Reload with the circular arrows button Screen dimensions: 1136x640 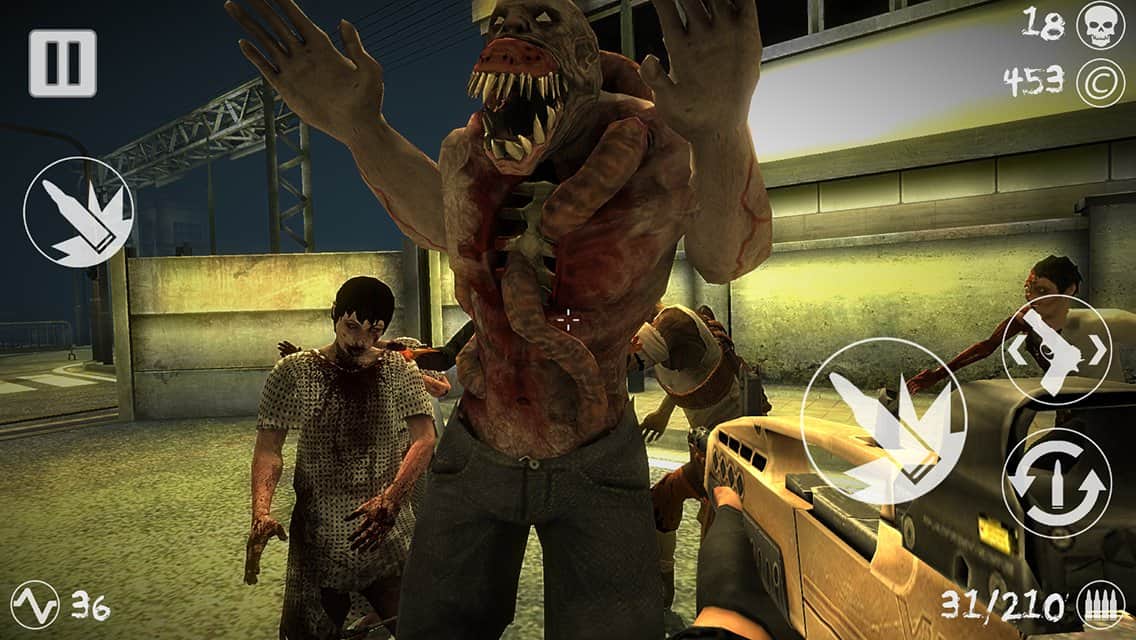(1056, 483)
